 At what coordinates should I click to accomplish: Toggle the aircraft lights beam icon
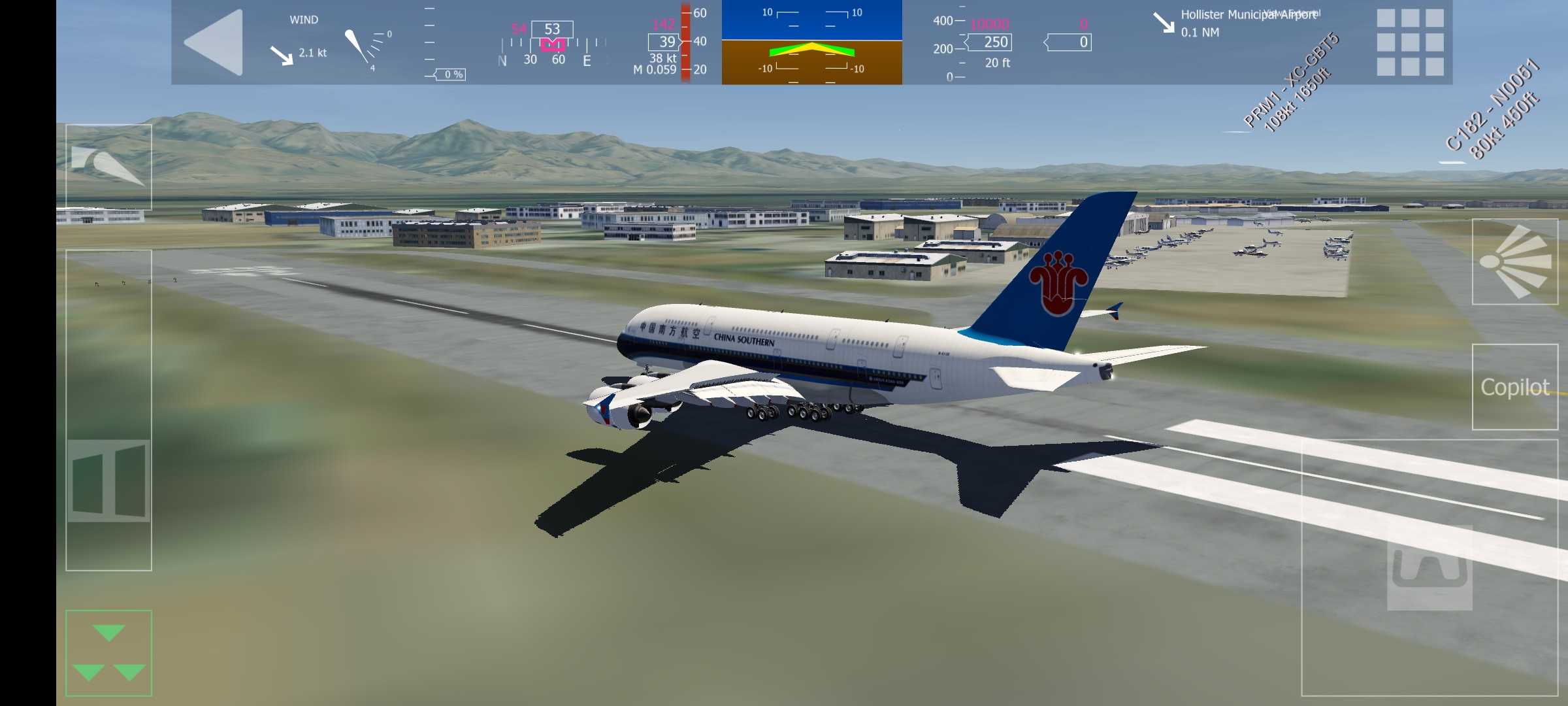1514,261
